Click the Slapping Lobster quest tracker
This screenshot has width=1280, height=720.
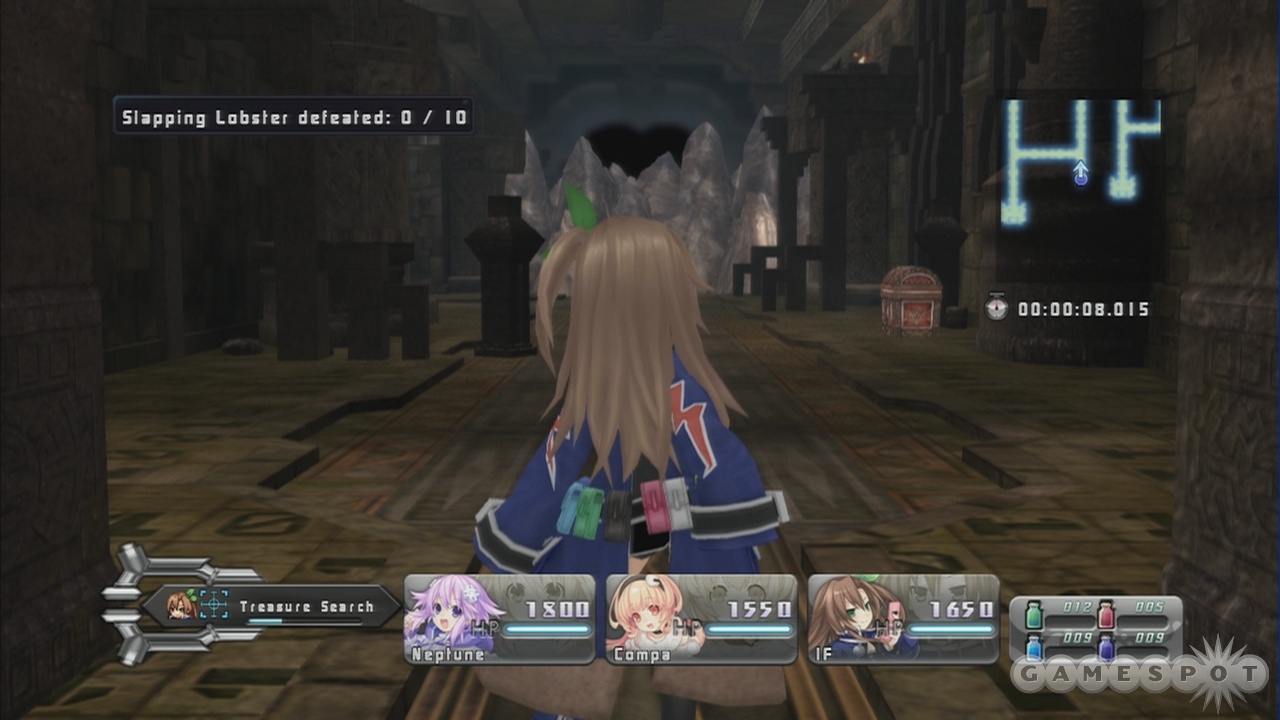click(293, 117)
